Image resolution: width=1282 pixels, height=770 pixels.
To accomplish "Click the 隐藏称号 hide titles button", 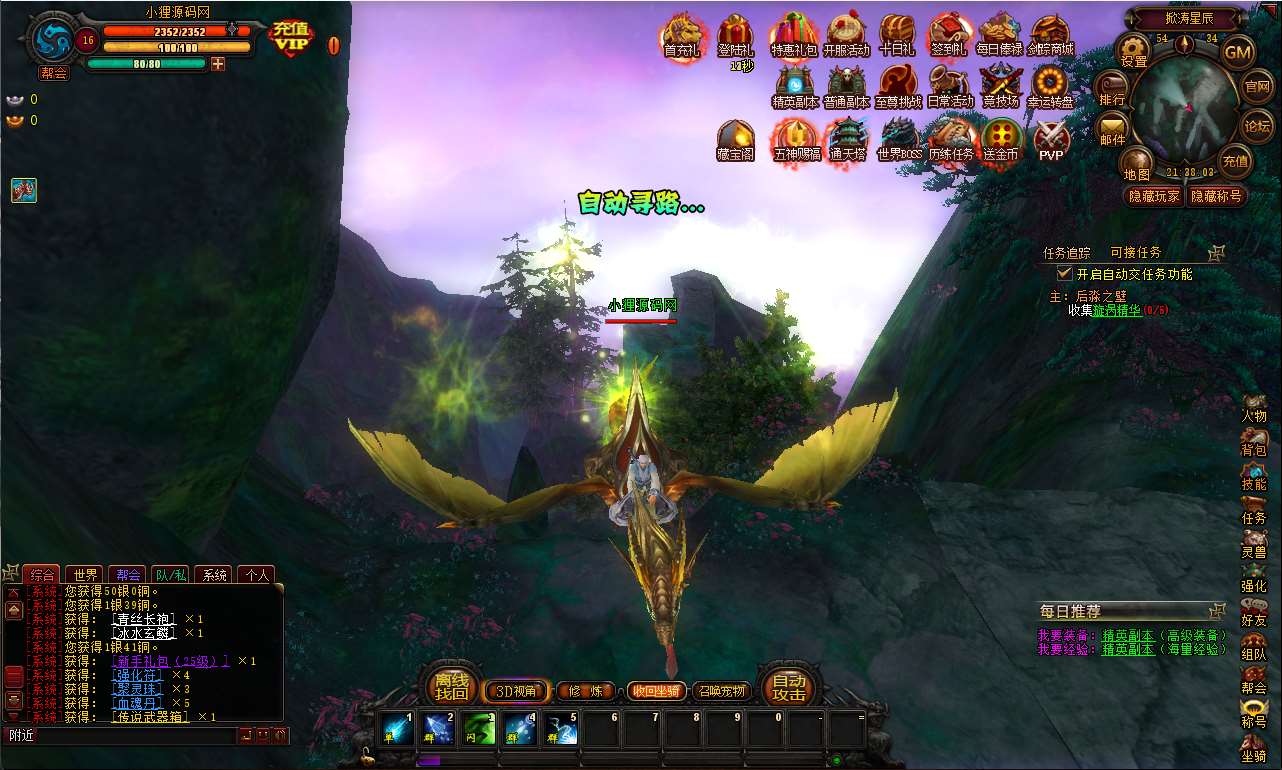I will pyautogui.click(x=1215, y=196).
